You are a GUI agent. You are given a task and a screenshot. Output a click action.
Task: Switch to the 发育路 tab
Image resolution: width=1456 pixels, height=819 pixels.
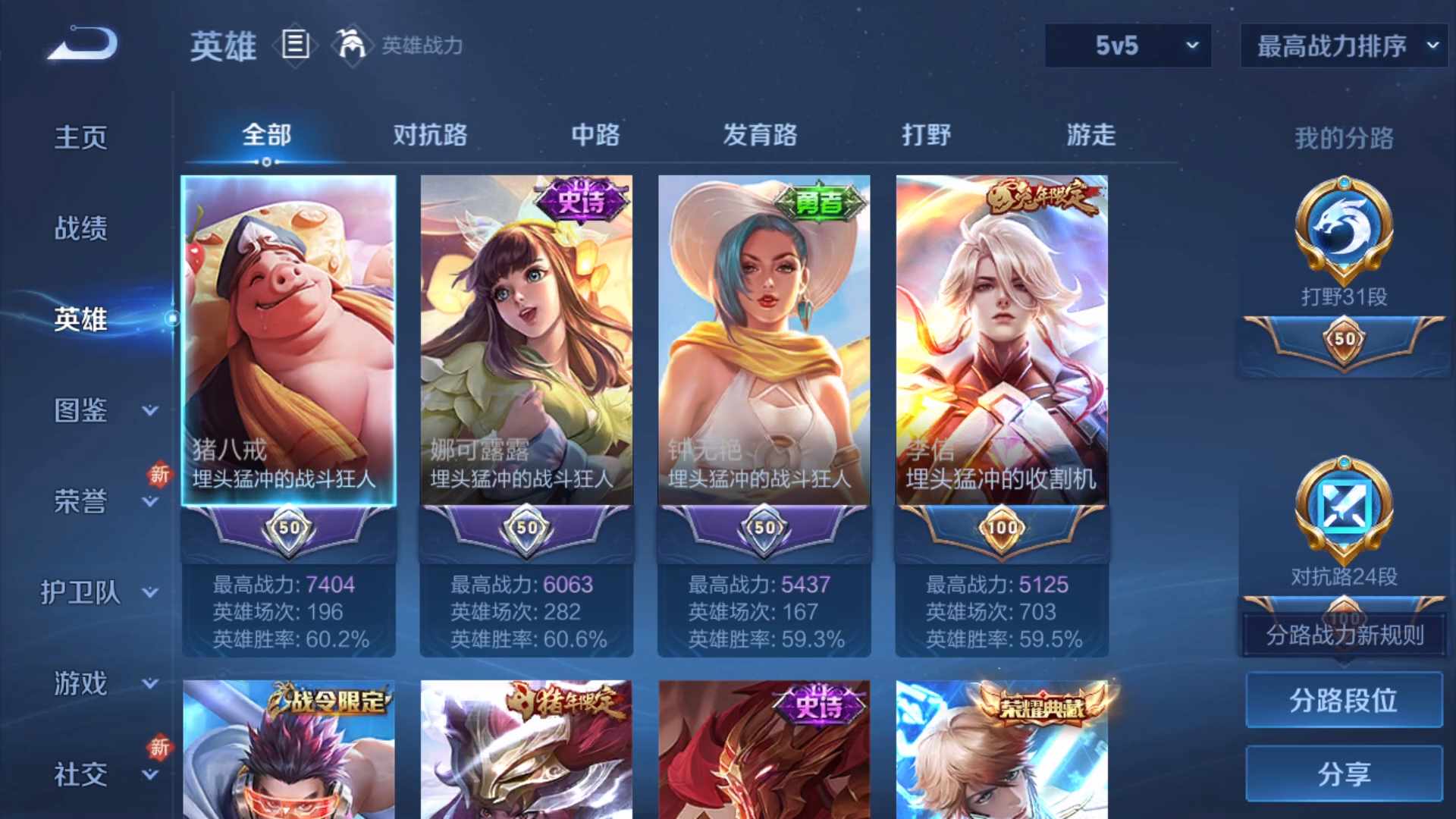761,135
